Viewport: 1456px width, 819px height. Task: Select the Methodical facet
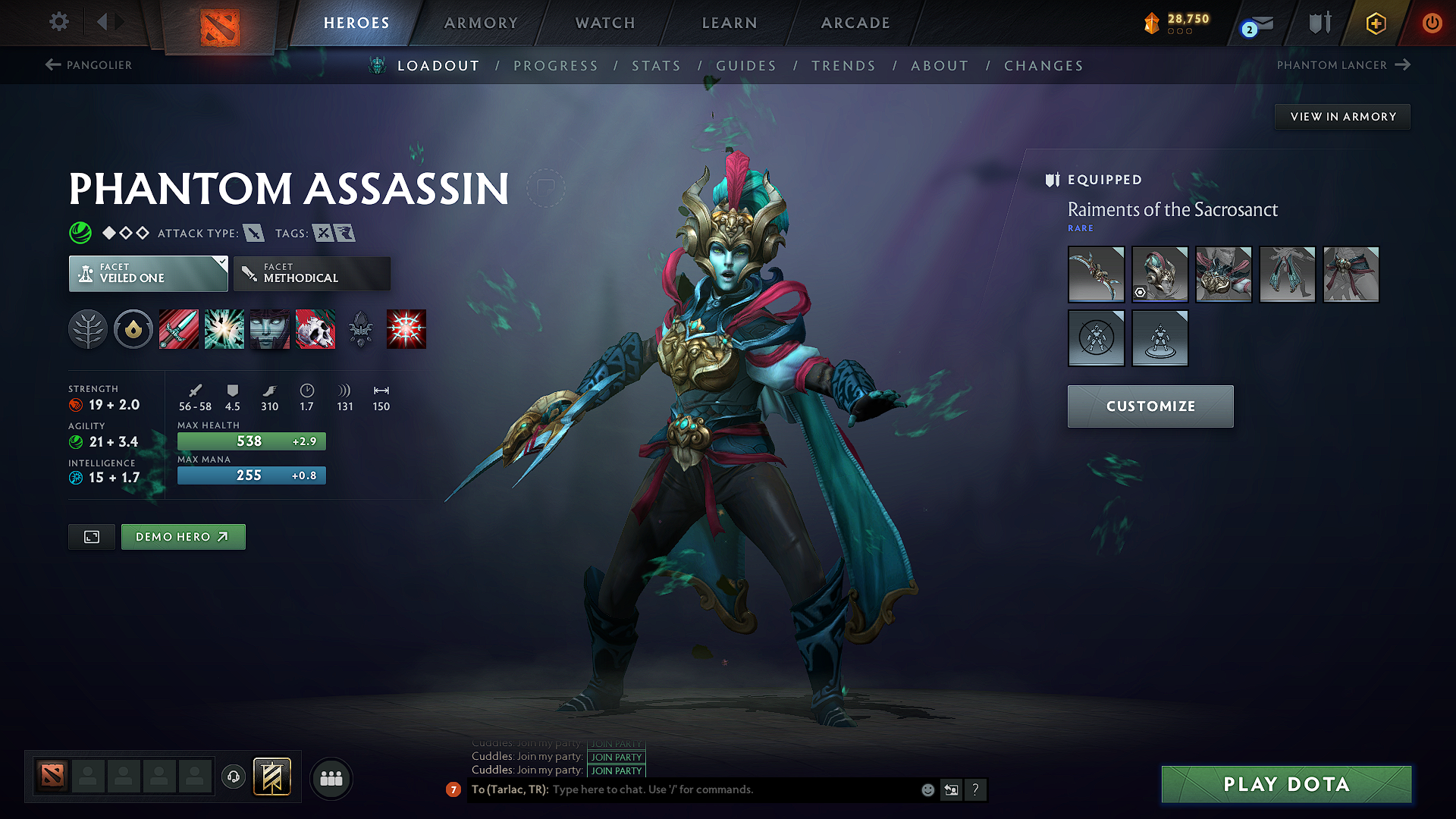tap(312, 273)
